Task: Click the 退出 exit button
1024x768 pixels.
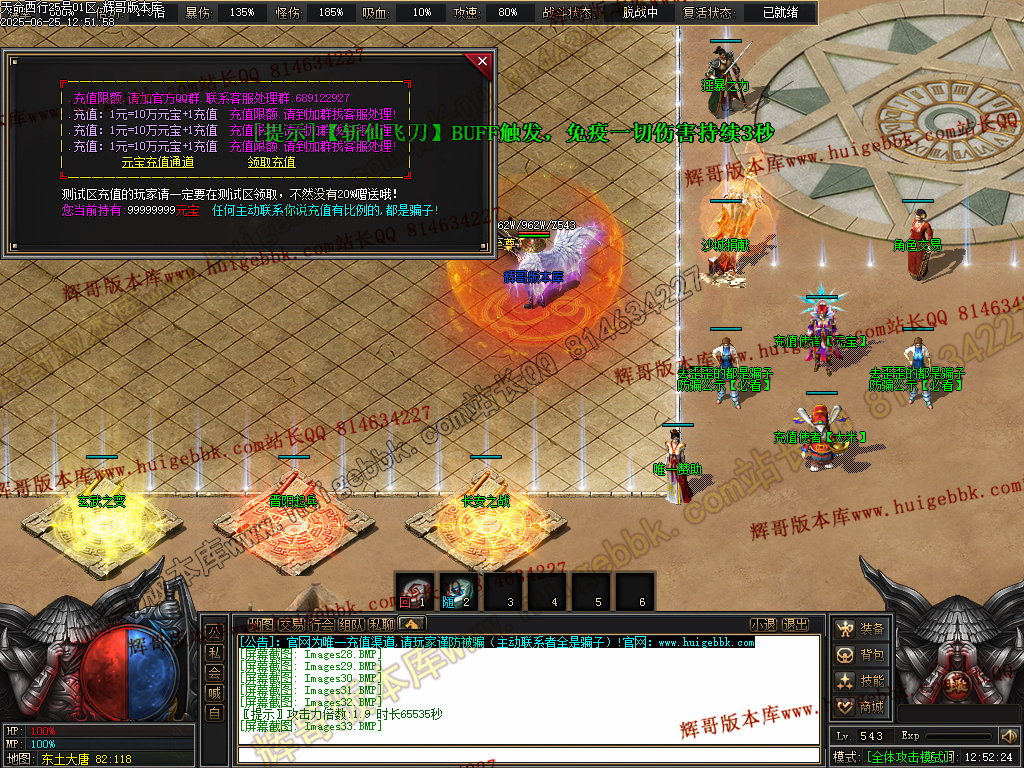Action: point(795,625)
